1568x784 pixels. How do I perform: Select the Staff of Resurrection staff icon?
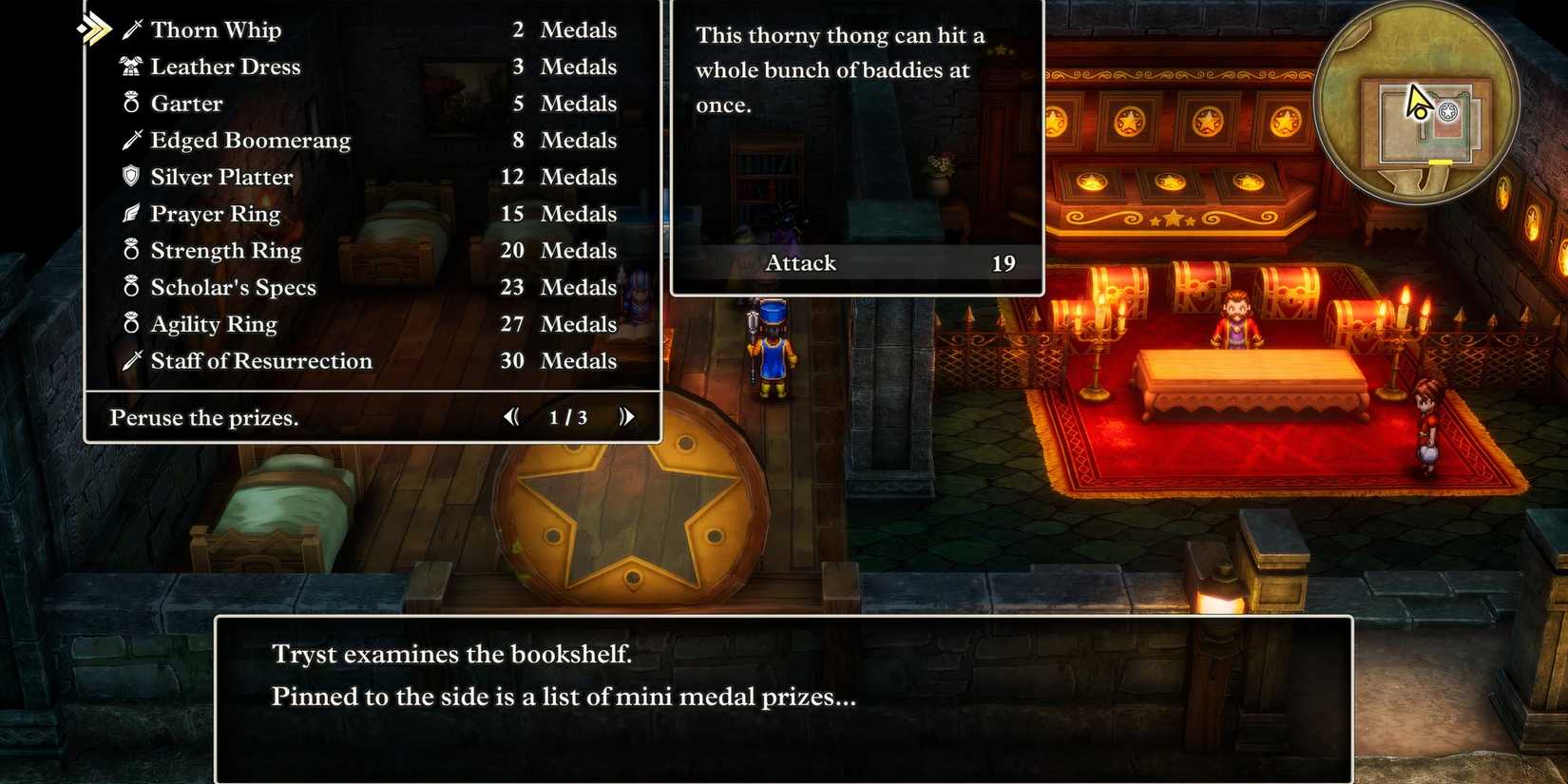pos(132,360)
